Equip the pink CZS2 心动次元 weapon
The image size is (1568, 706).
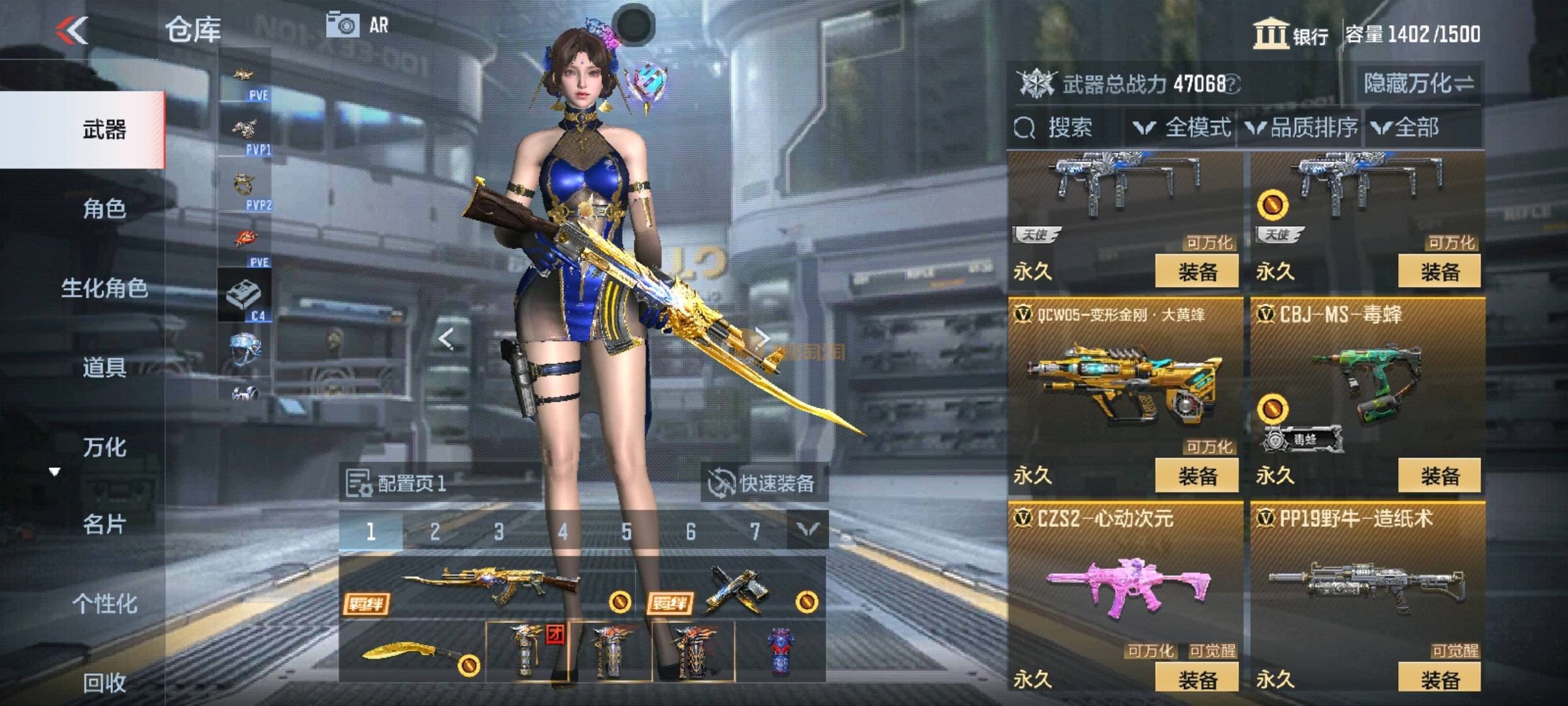(x=1197, y=679)
